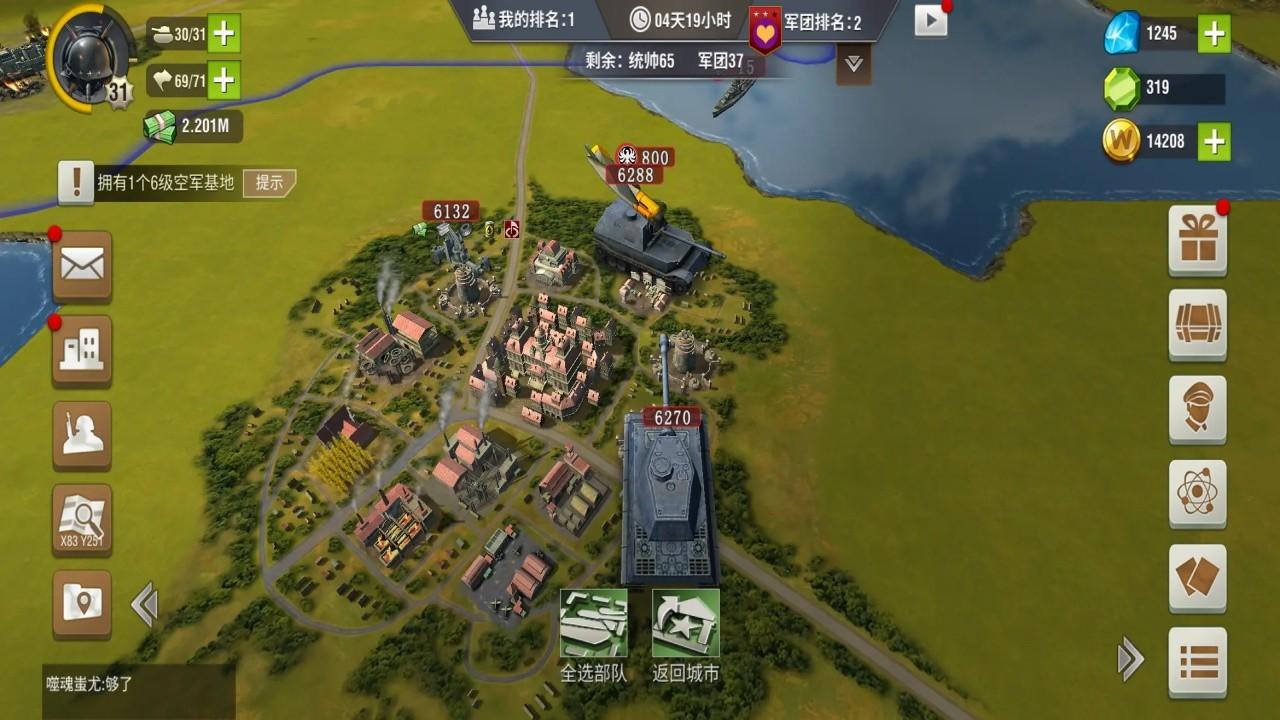Open the location bookmarks folder icon
1280x720 pixels.
tap(82, 601)
